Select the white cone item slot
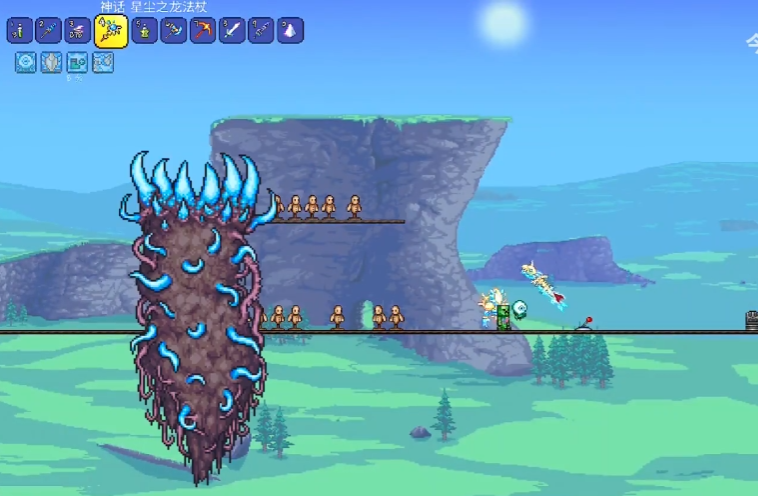758x496 pixels. coord(290,31)
